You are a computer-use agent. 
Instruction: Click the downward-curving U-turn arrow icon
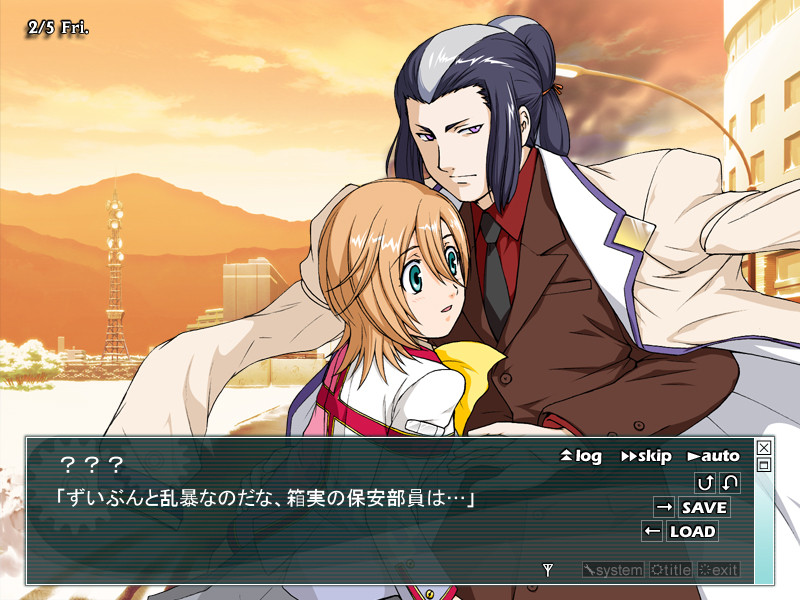[730, 483]
